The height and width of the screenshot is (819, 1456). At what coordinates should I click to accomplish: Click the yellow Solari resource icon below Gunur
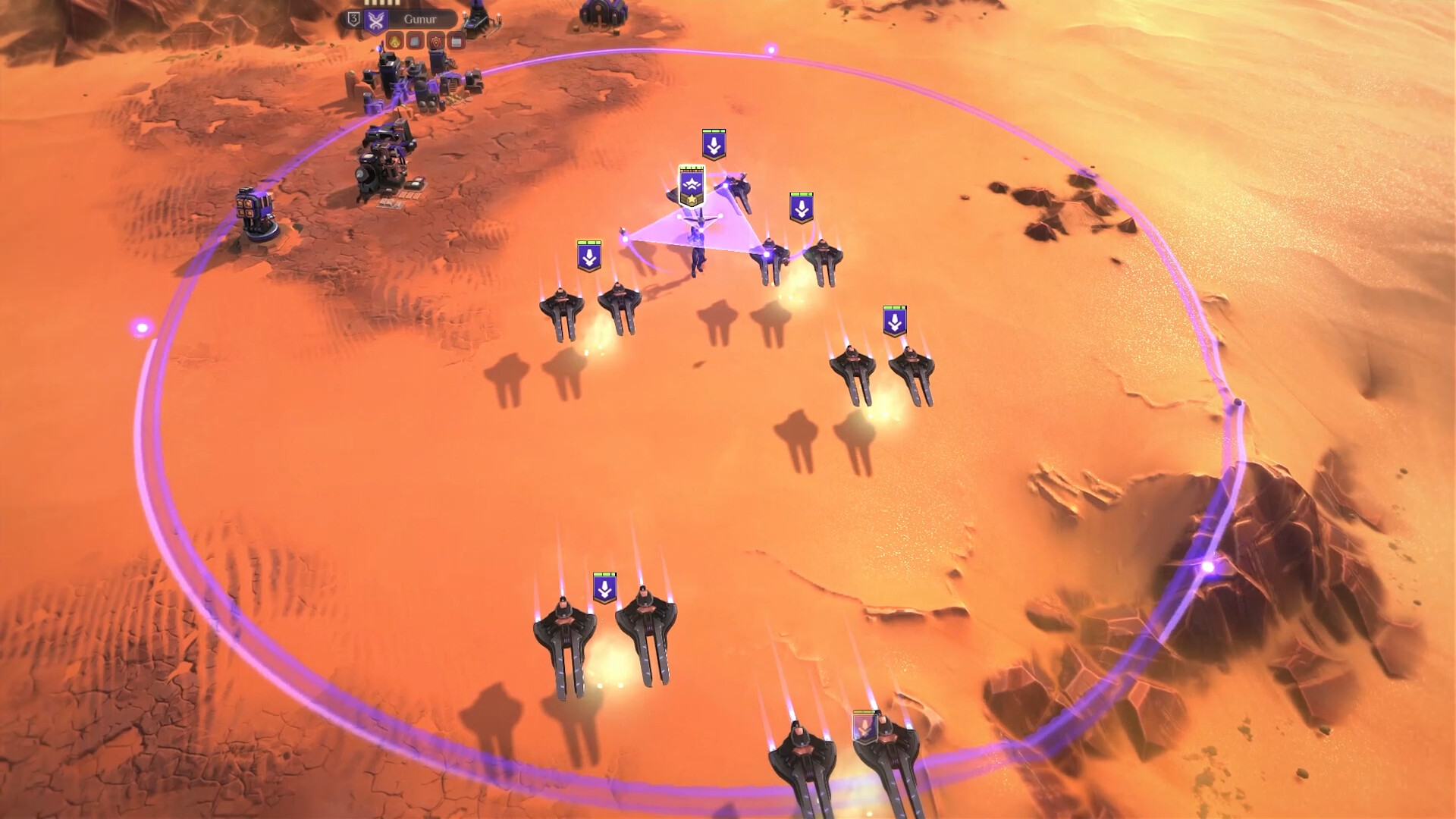pos(394,42)
